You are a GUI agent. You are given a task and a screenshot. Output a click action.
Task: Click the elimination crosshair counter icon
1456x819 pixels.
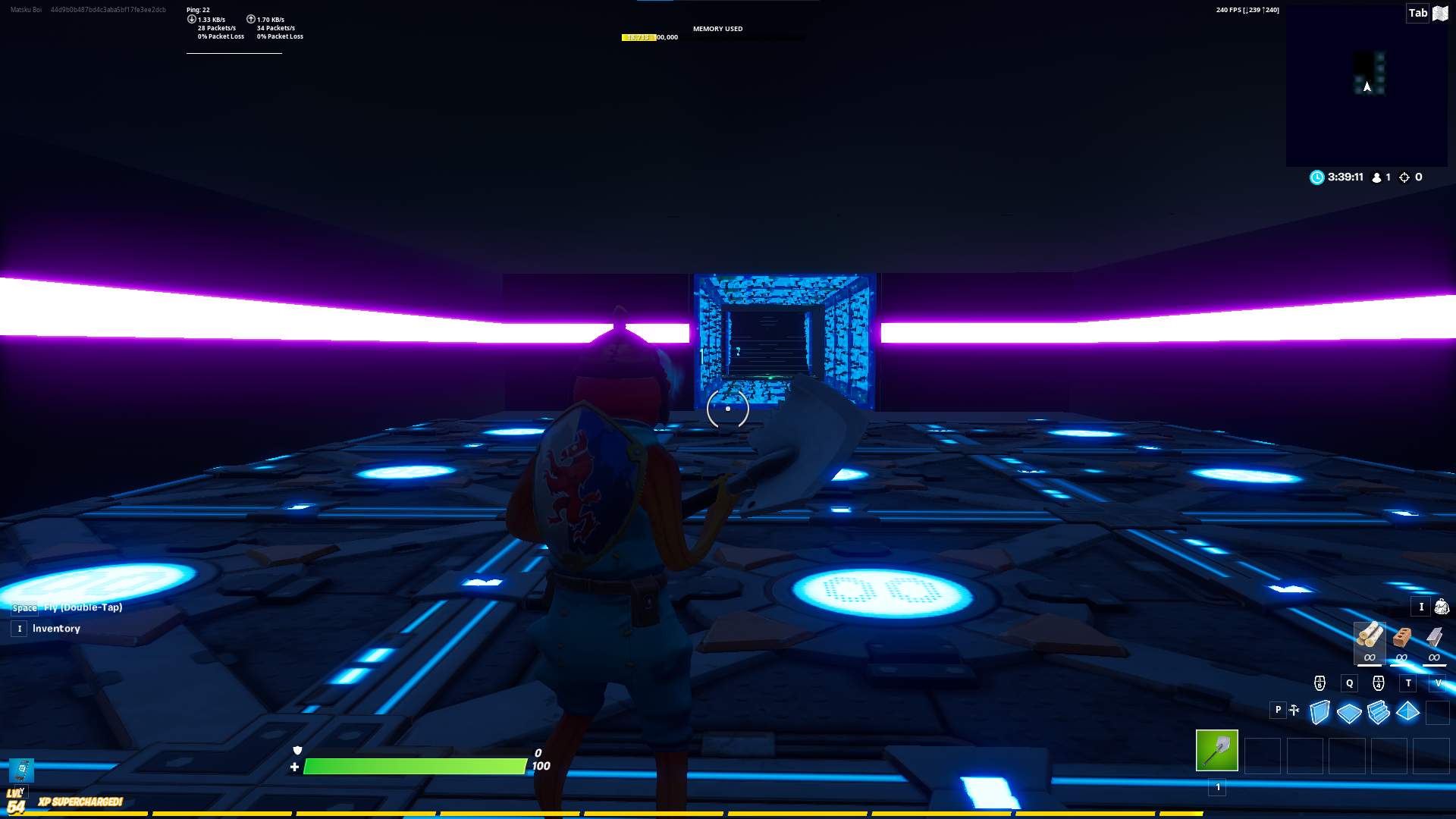[x=1404, y=177]
